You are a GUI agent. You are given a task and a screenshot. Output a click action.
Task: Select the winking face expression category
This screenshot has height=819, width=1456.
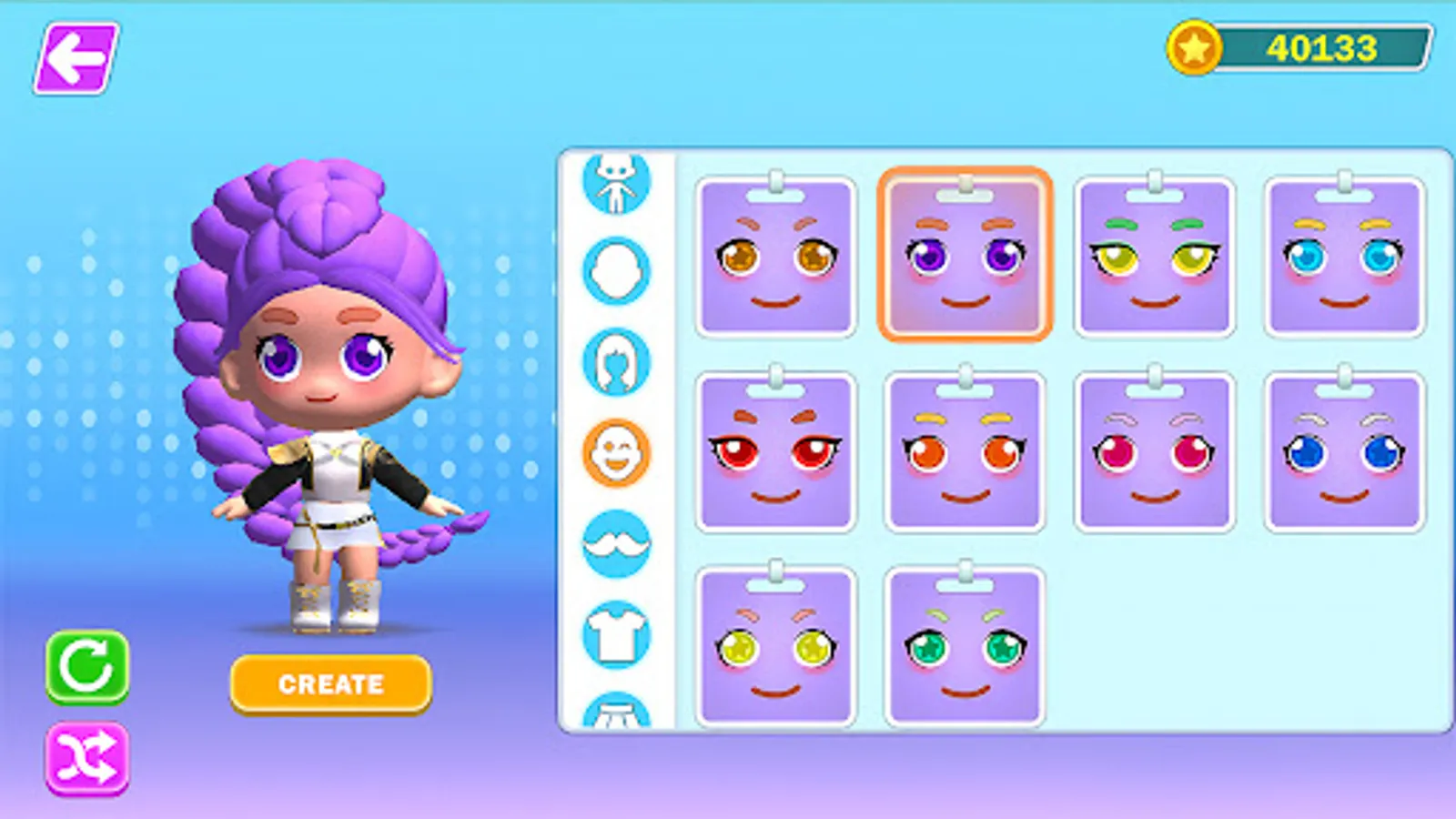[x=614, y=451]
